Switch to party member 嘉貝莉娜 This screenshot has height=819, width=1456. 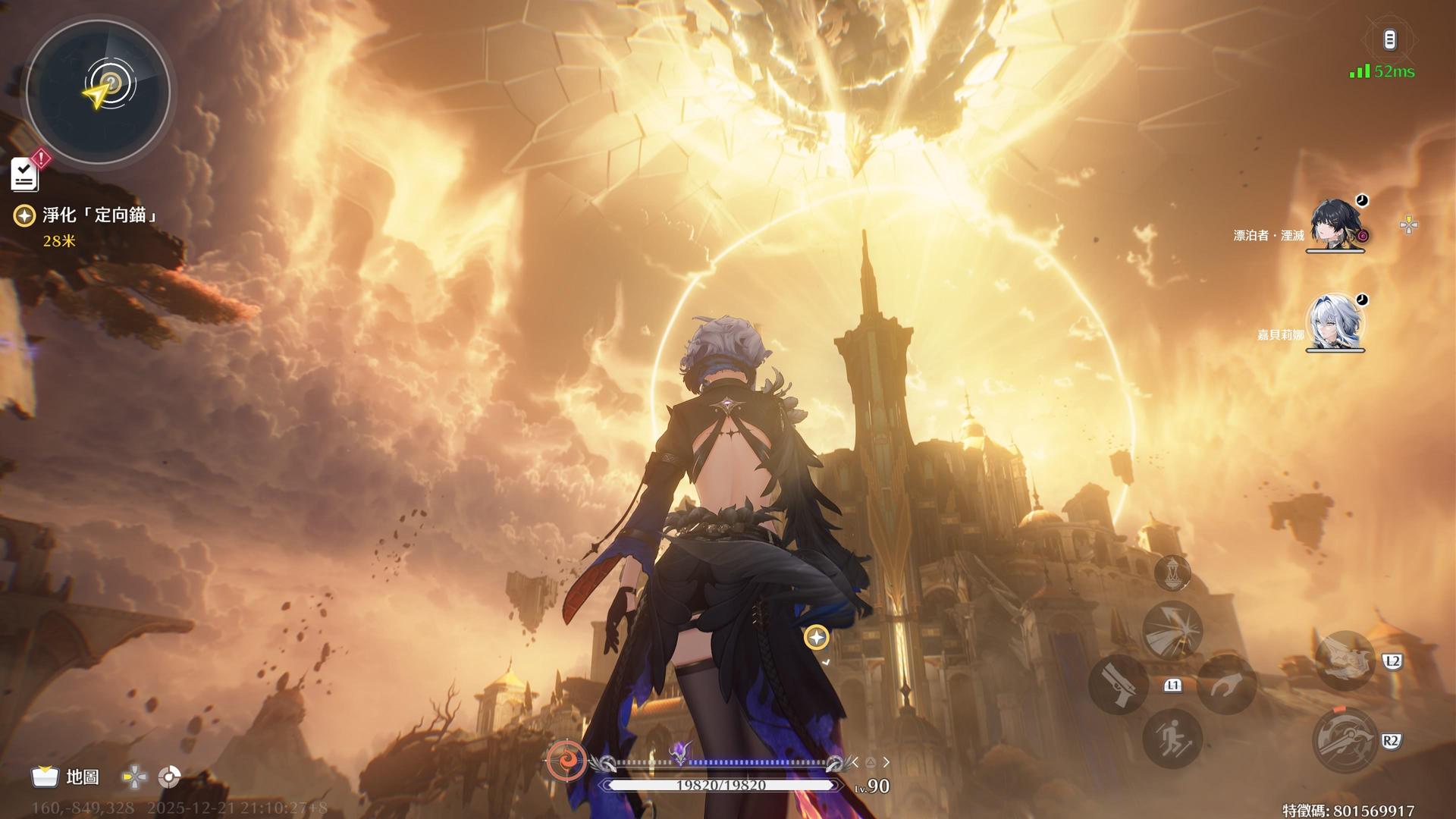pos(1335,323)
